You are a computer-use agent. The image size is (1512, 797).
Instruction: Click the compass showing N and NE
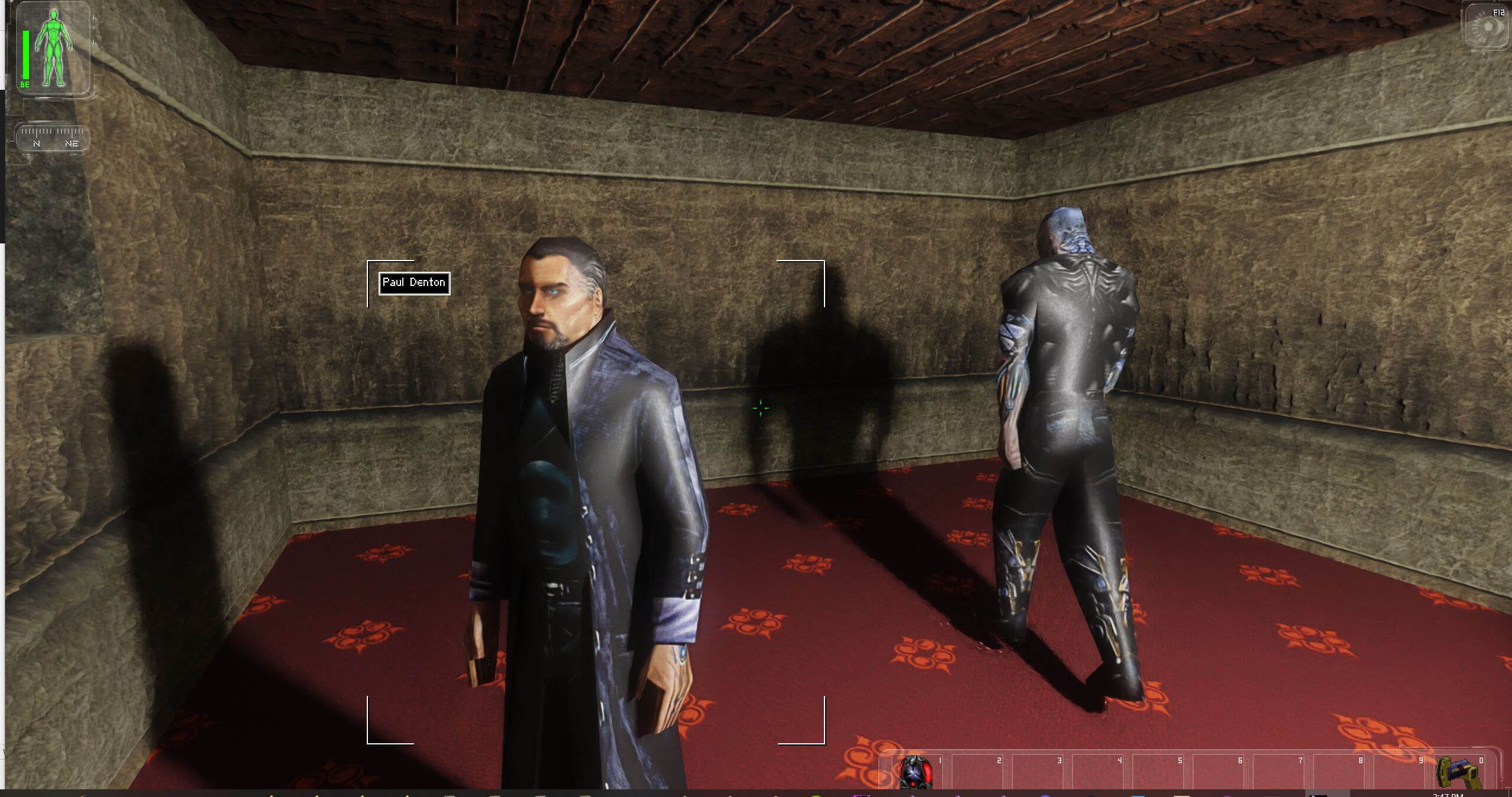pos(53,138)
